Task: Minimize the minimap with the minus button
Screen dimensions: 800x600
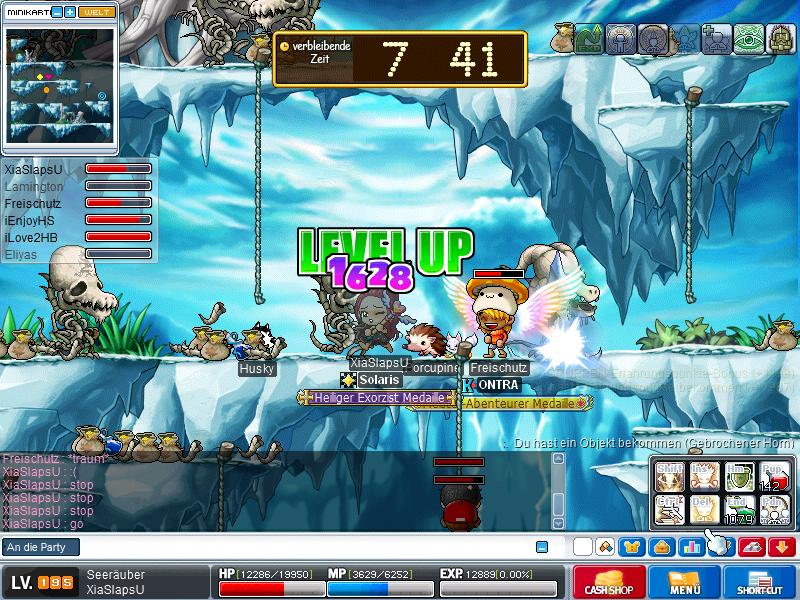Action: pos(56,11)
